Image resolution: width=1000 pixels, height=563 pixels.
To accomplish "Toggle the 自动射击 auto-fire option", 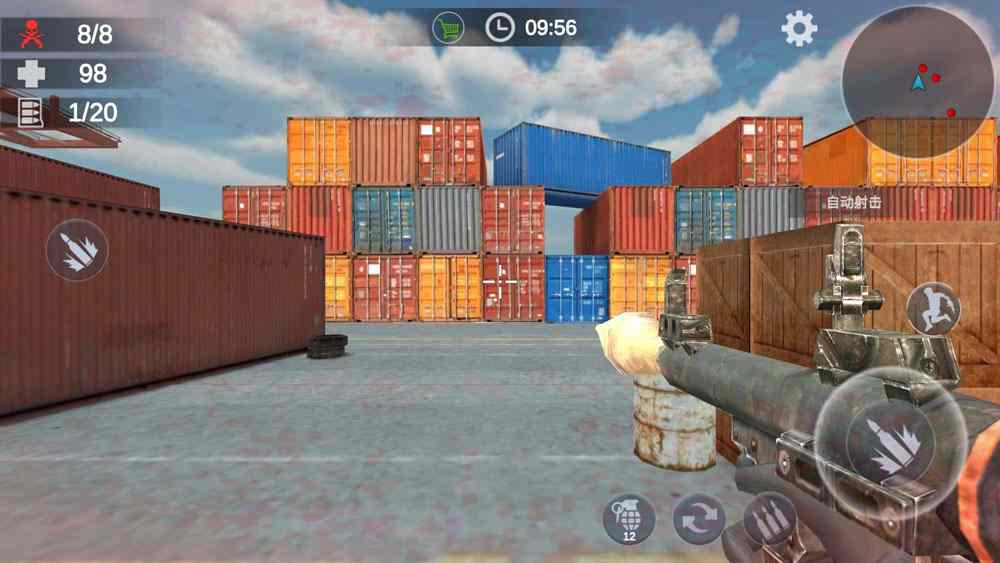I will (854, 203).
